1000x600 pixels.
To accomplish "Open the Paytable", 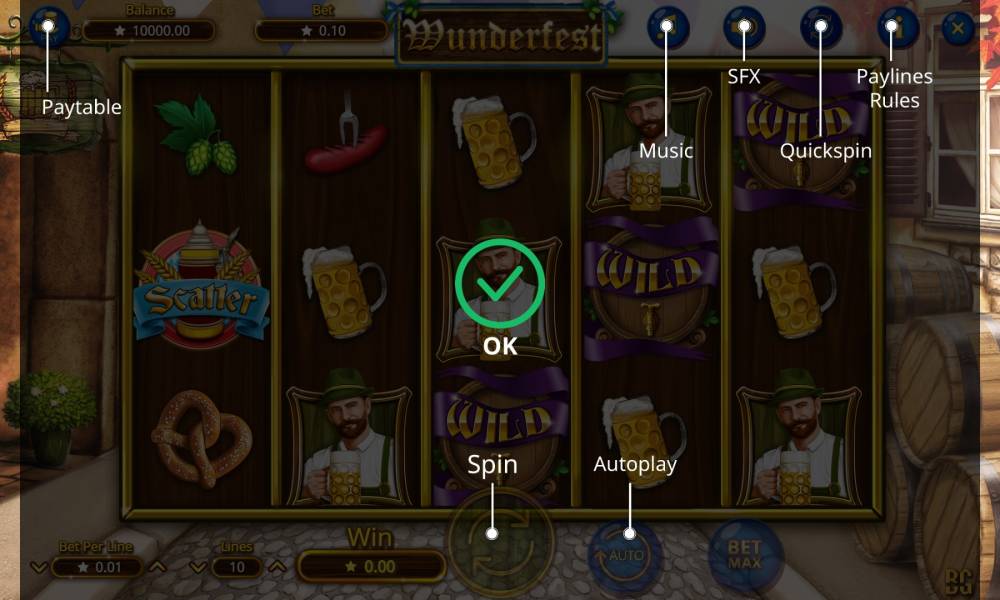I will pyautogui.click(x=48, y=27).
